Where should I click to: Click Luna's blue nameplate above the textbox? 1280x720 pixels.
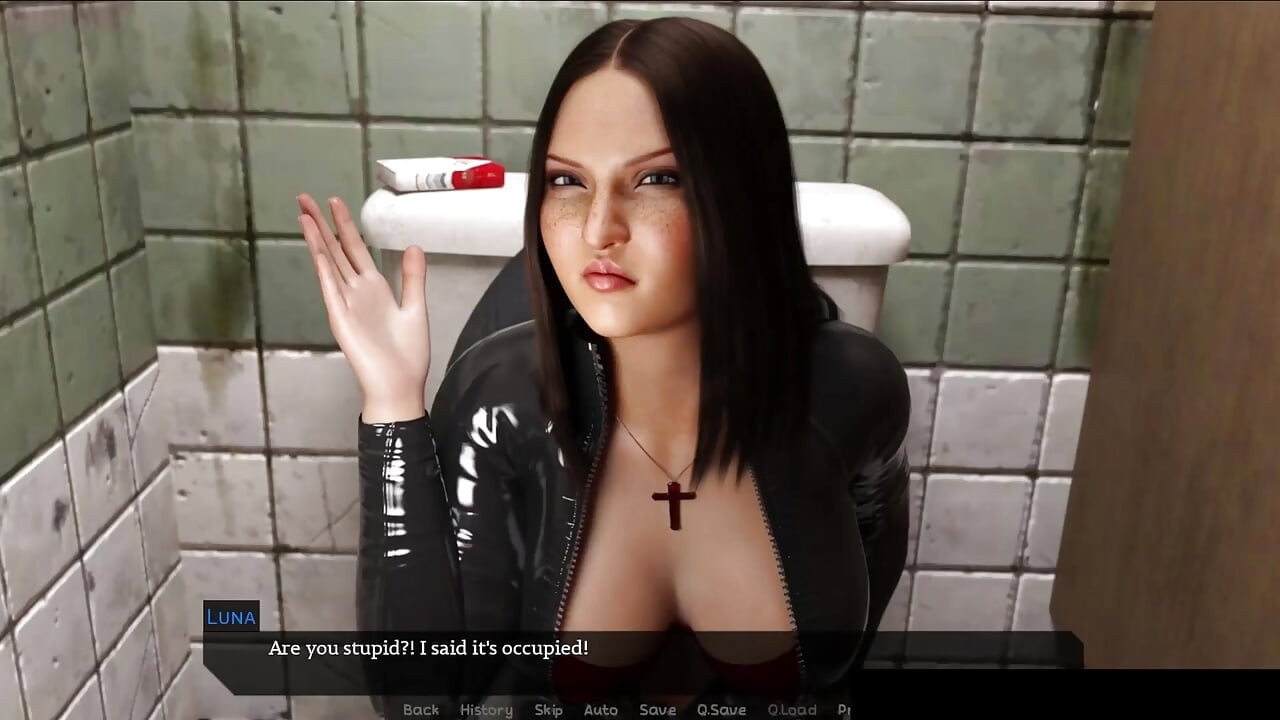point(230,617)
